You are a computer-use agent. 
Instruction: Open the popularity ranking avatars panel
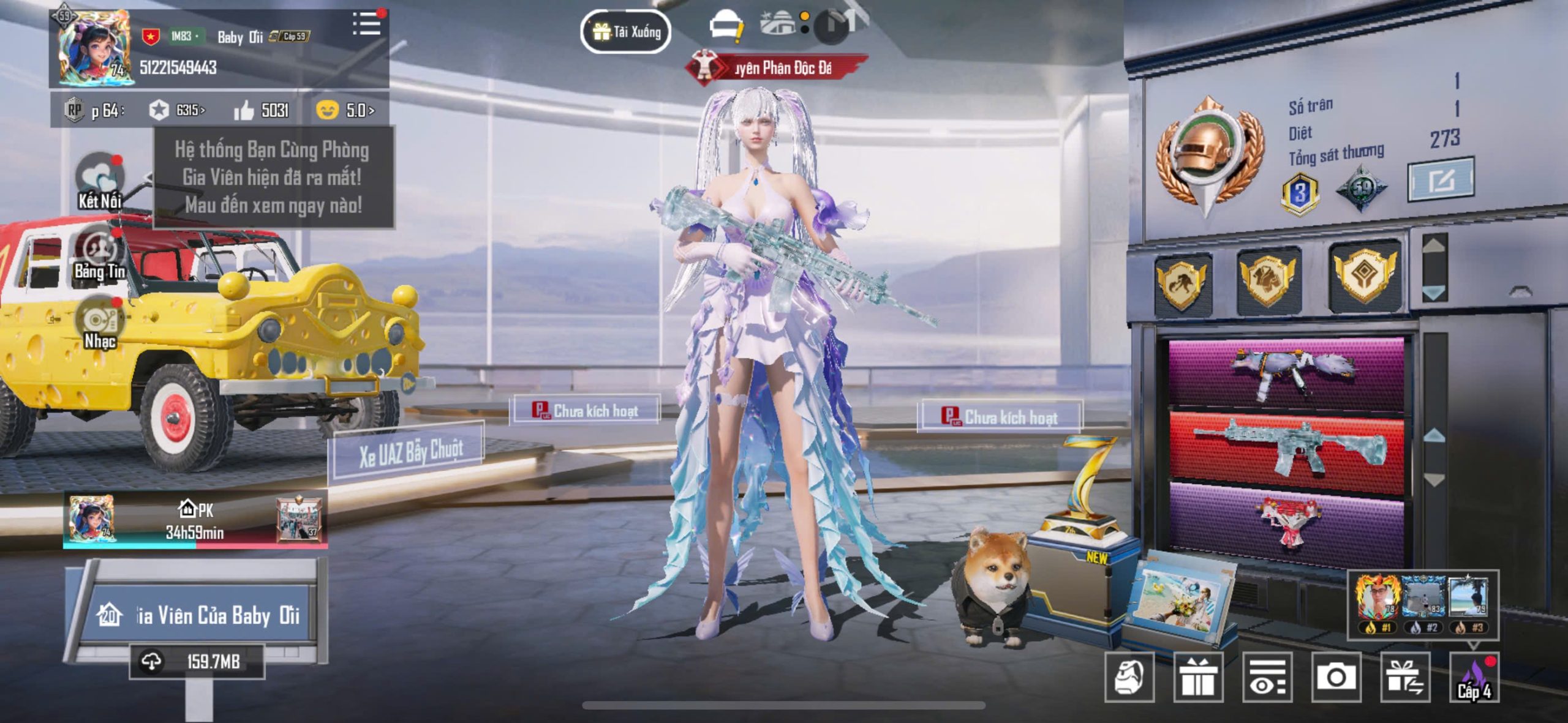pyautogui.click(x=1423, y=602)
